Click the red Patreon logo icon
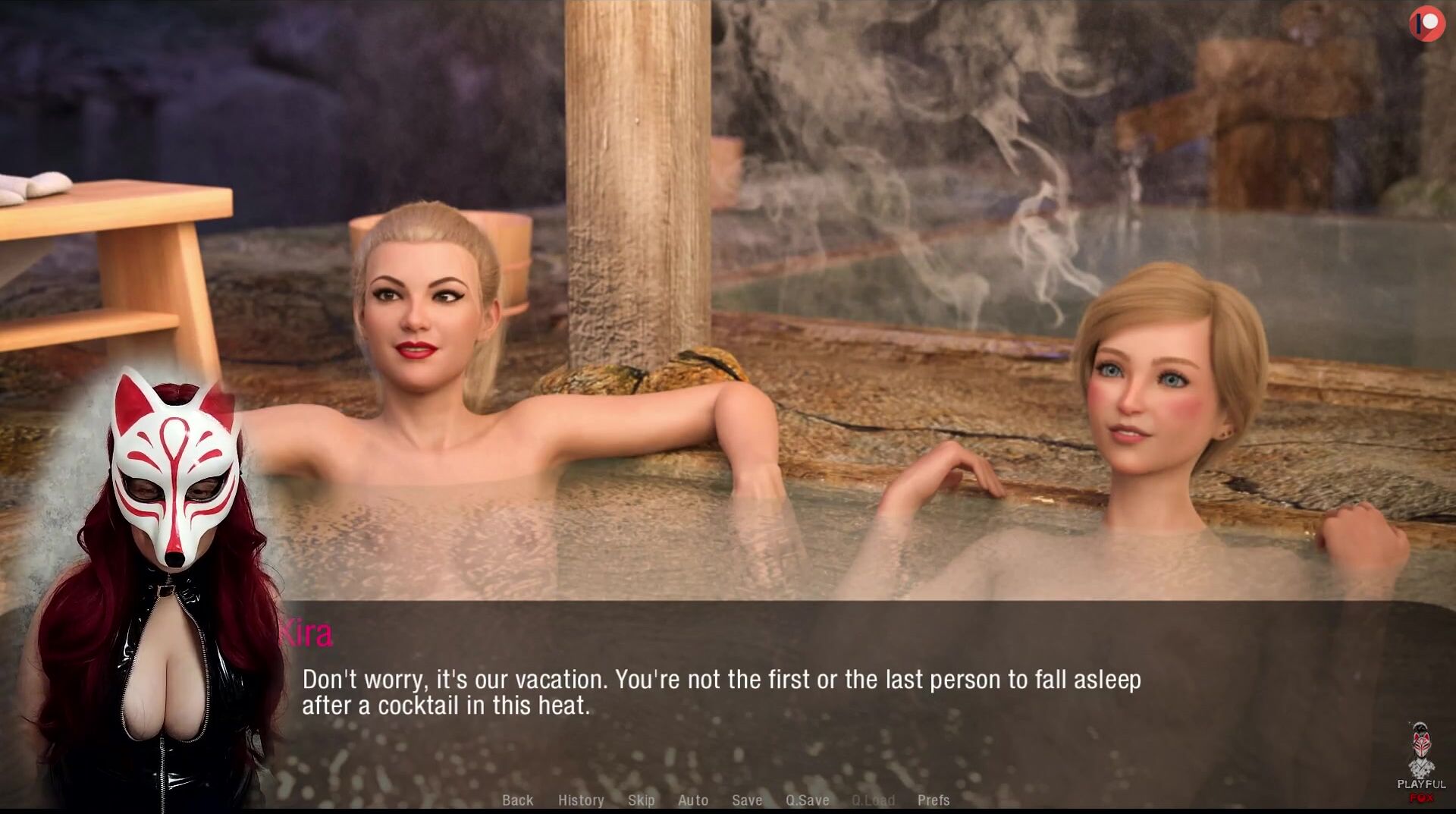 click(1426, 24)
